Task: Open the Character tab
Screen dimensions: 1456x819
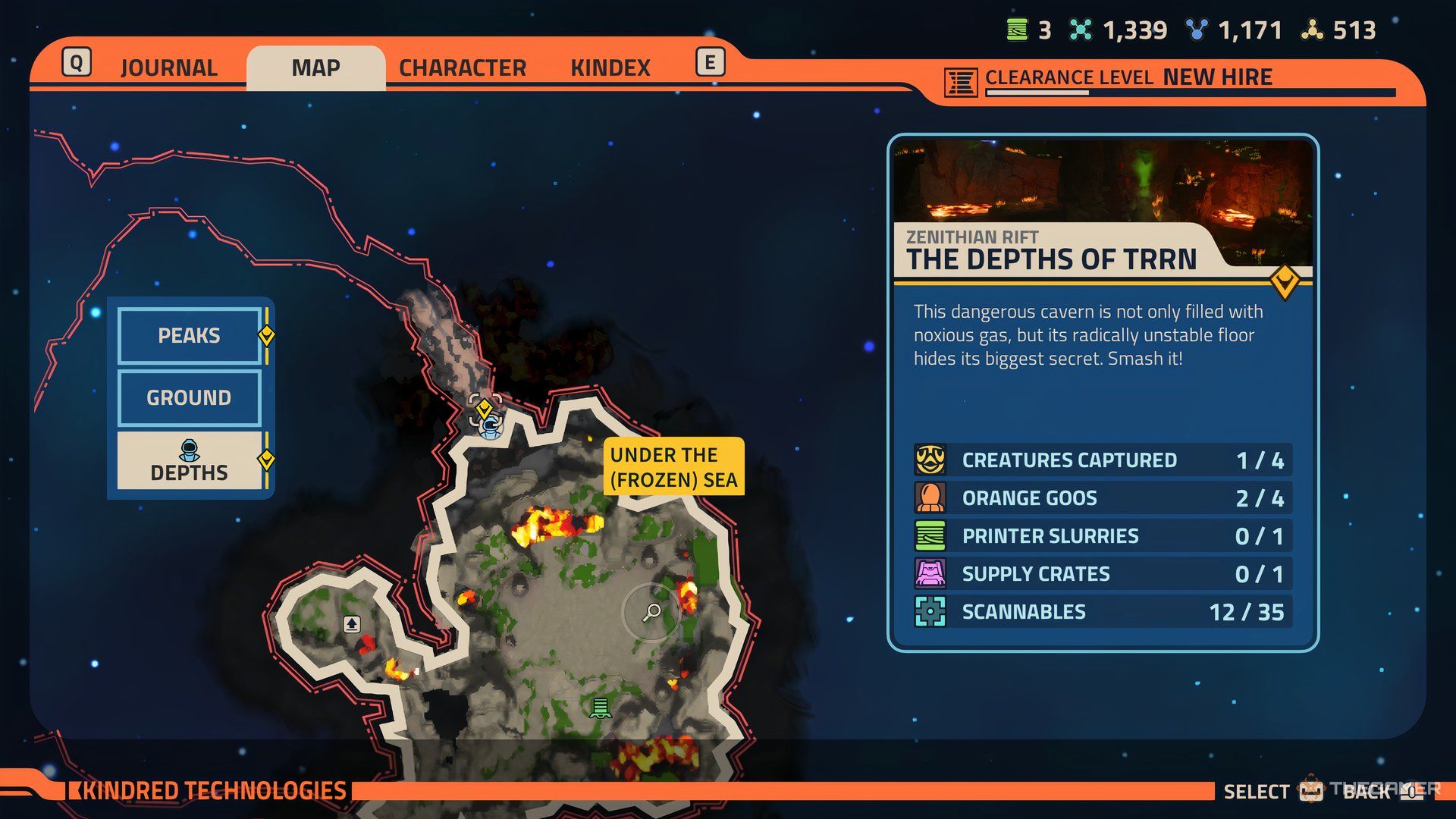Action: pyautogui.click(x=462, y=68)
